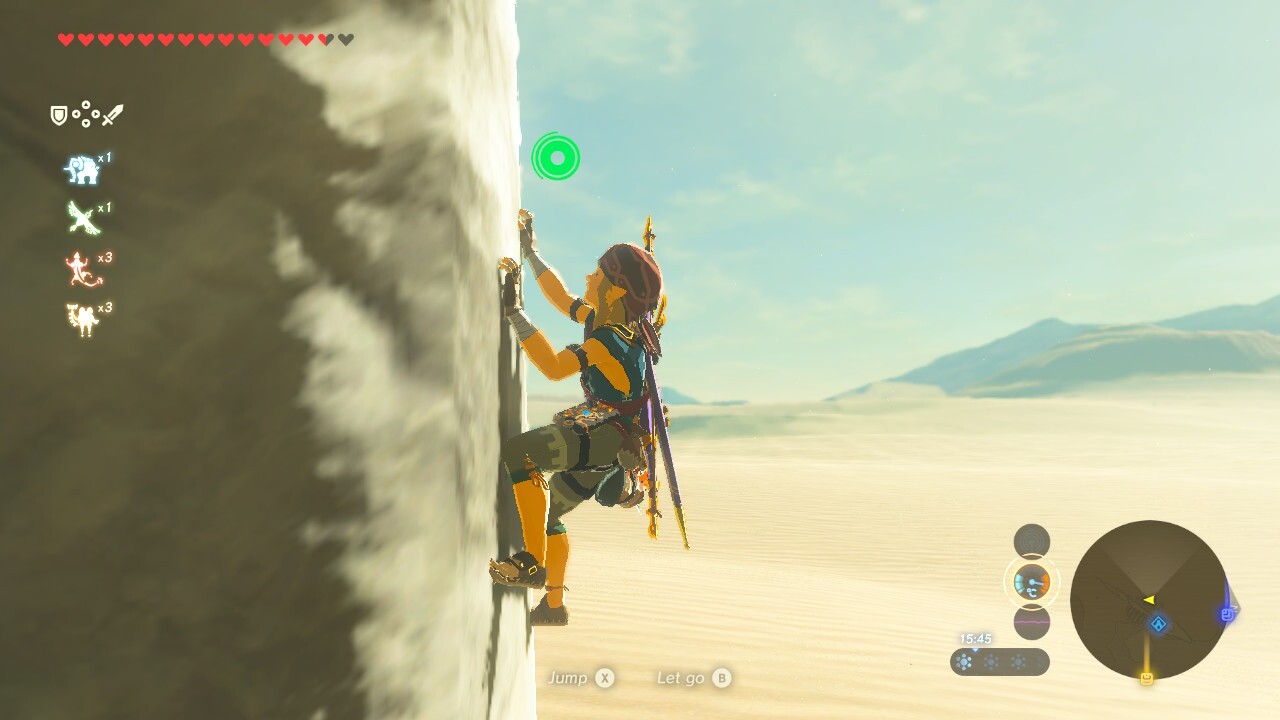Click the Sheikah sensor icon above the temperature gauge
This screenshot has height=720, width=1280.
coord(1031,540)
